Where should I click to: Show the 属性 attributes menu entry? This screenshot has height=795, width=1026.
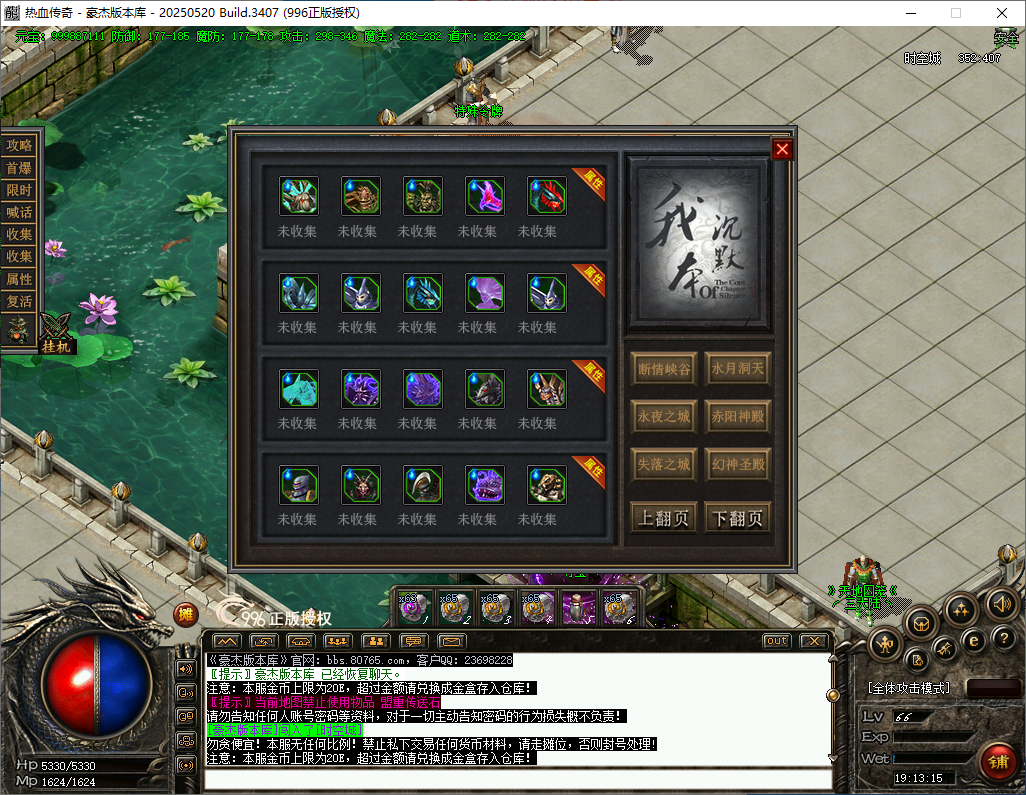pyautogui.click(x=19, y=279)
